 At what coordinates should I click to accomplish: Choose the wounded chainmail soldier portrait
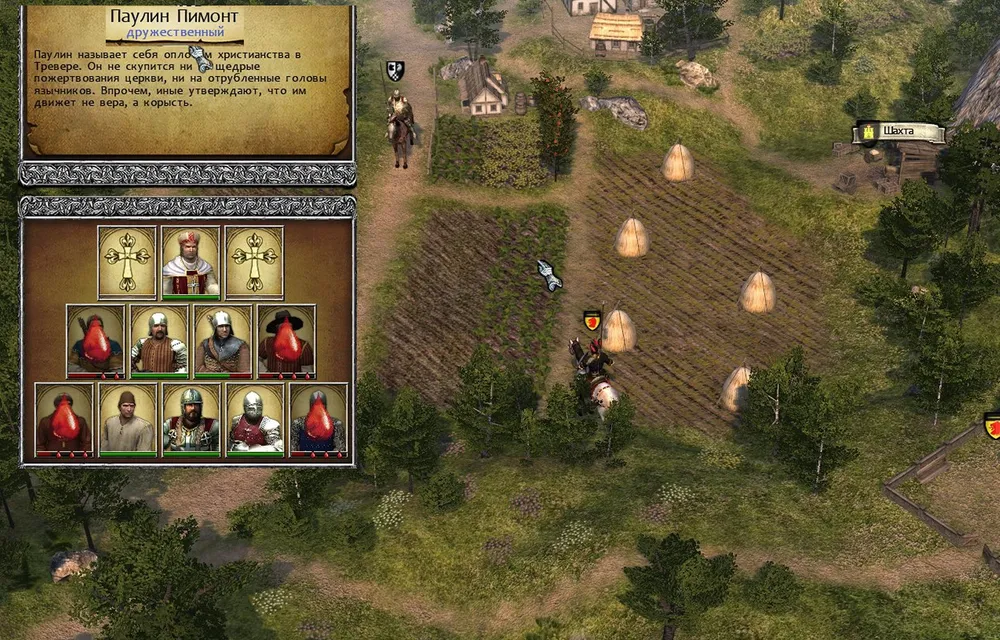(x=319, y=418)
